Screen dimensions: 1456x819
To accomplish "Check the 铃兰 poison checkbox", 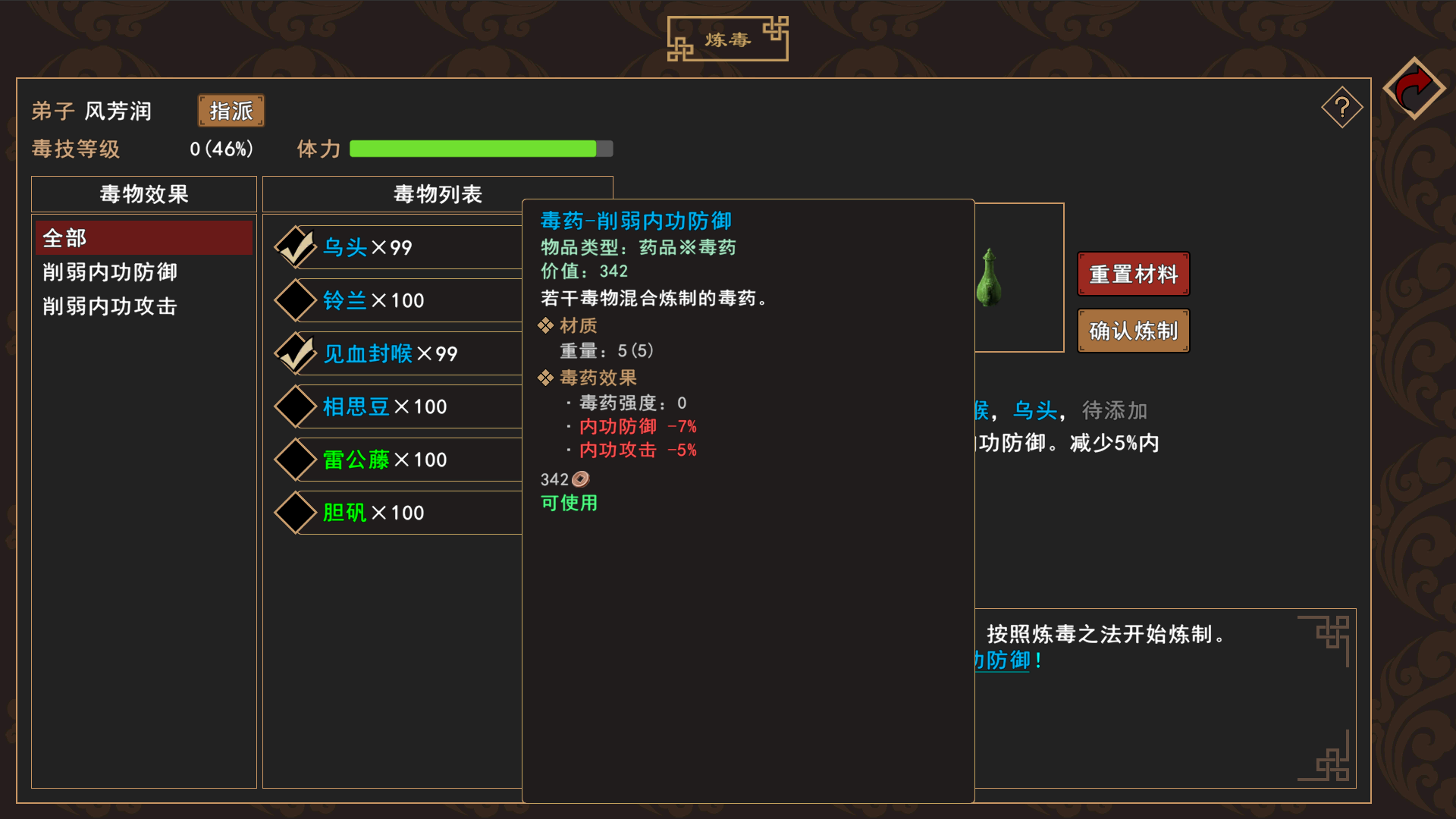I will [295, 300].
